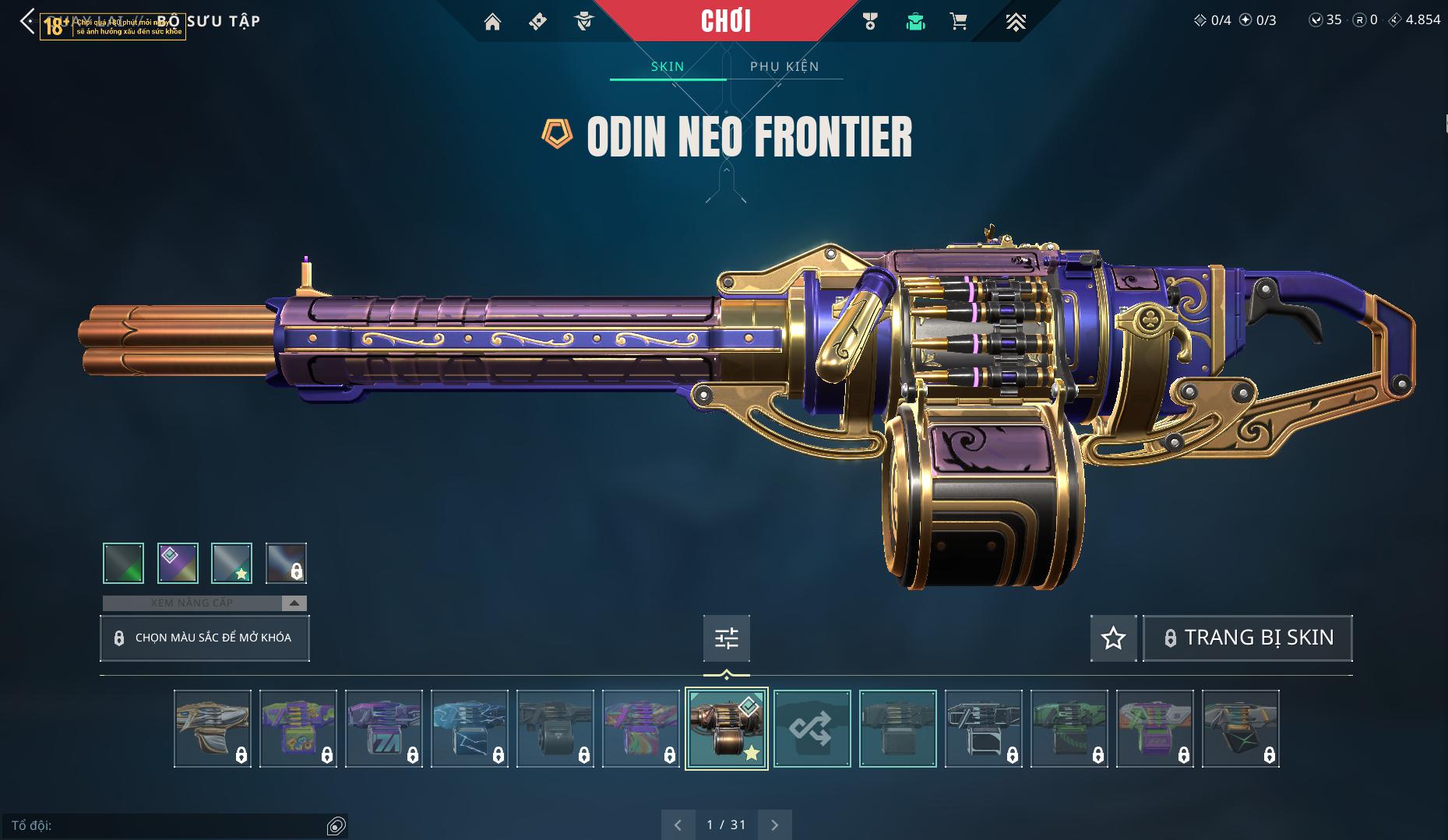The image size is (1448, 840).
Task: Open the skin filter sliders button
Action: click(726, 638)
